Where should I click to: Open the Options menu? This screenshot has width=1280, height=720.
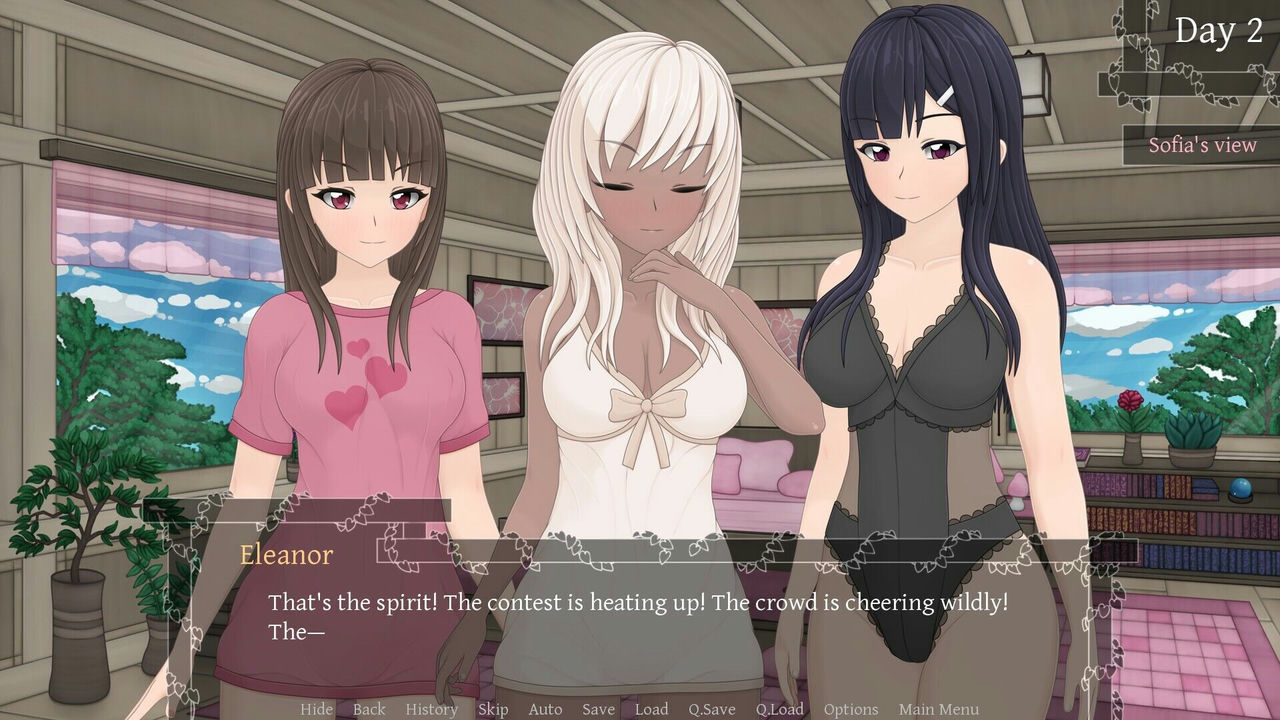tap(852, 709)
